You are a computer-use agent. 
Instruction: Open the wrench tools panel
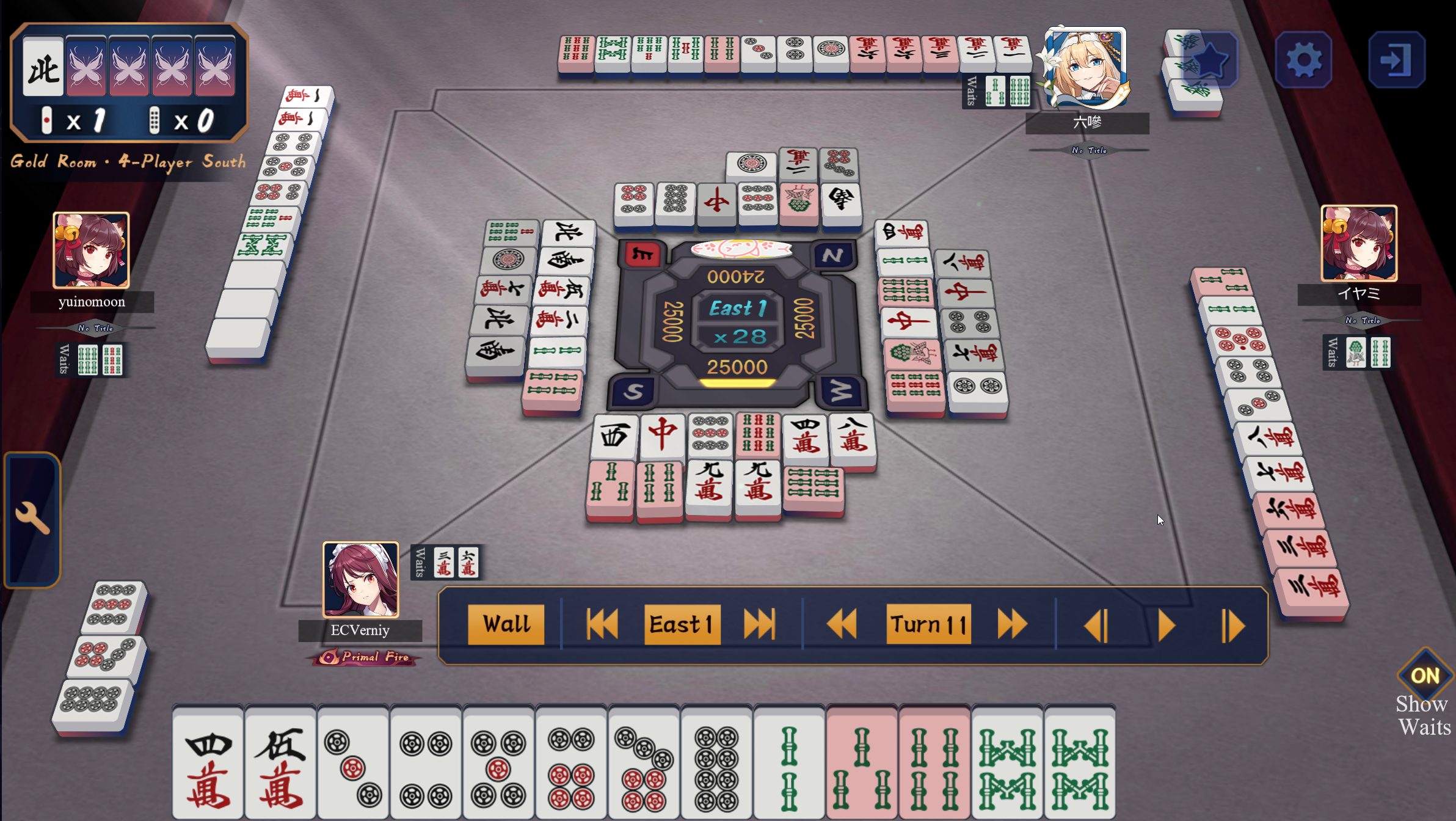click(32, 519)
